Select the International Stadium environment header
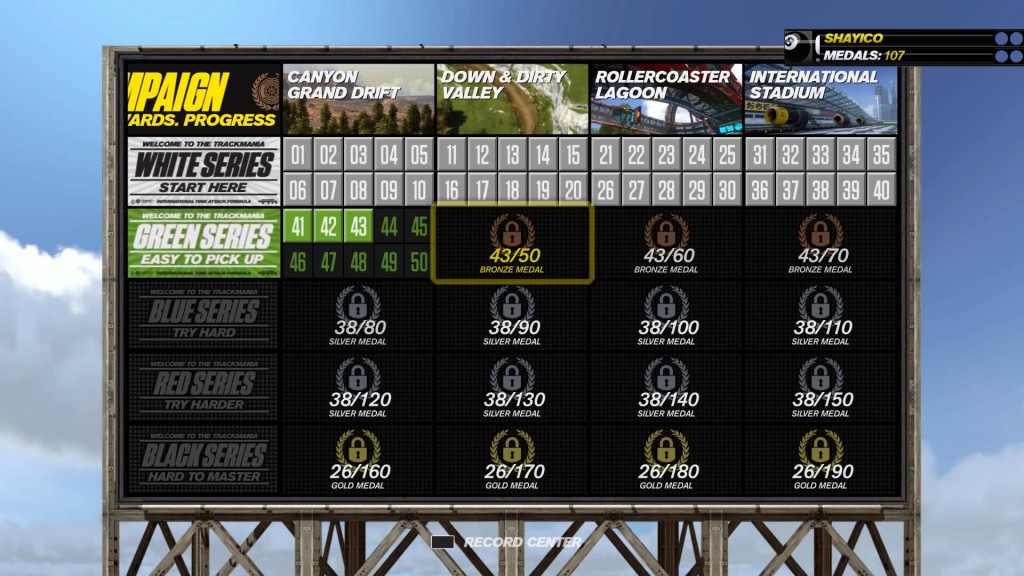 [x=820, y=99]
